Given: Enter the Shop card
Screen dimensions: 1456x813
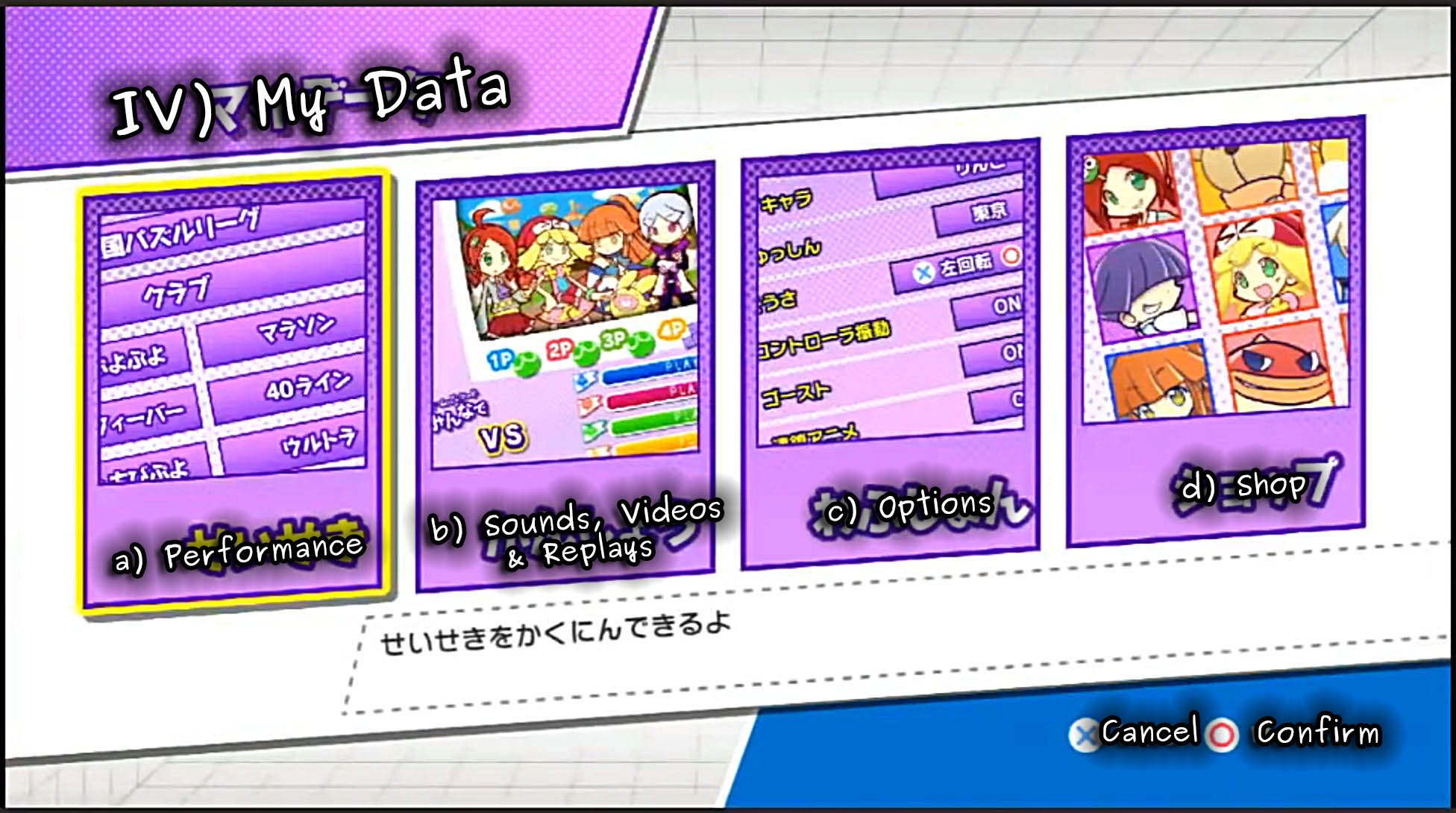Looking at the screenshot, I should (1216, 332).
